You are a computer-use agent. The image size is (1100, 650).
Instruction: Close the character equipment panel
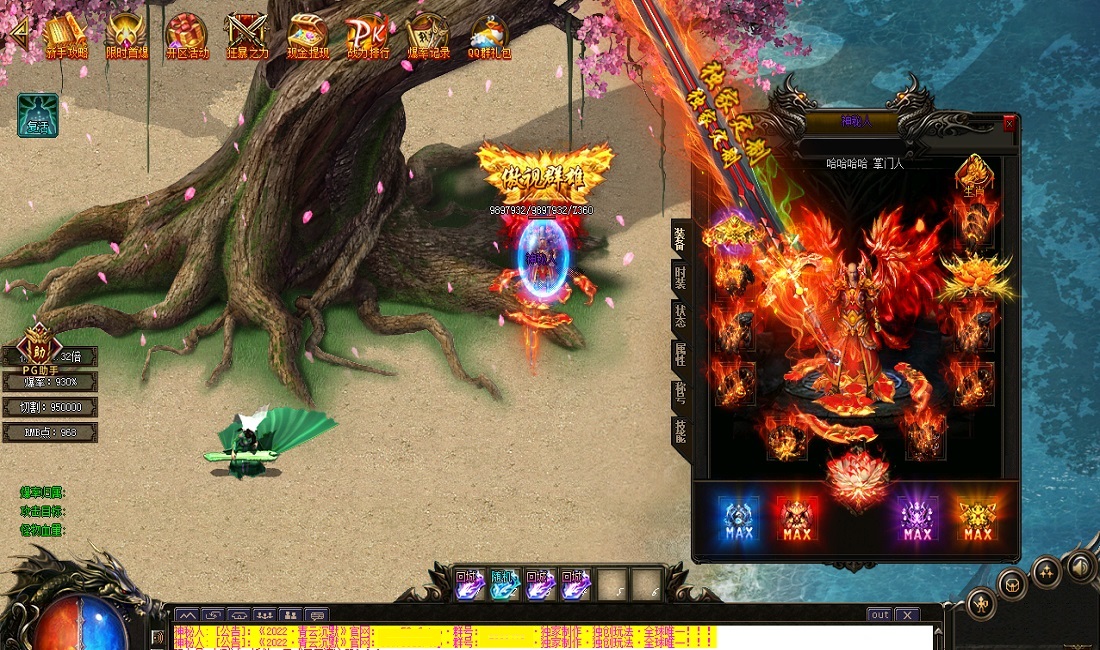coord(1009,123)
